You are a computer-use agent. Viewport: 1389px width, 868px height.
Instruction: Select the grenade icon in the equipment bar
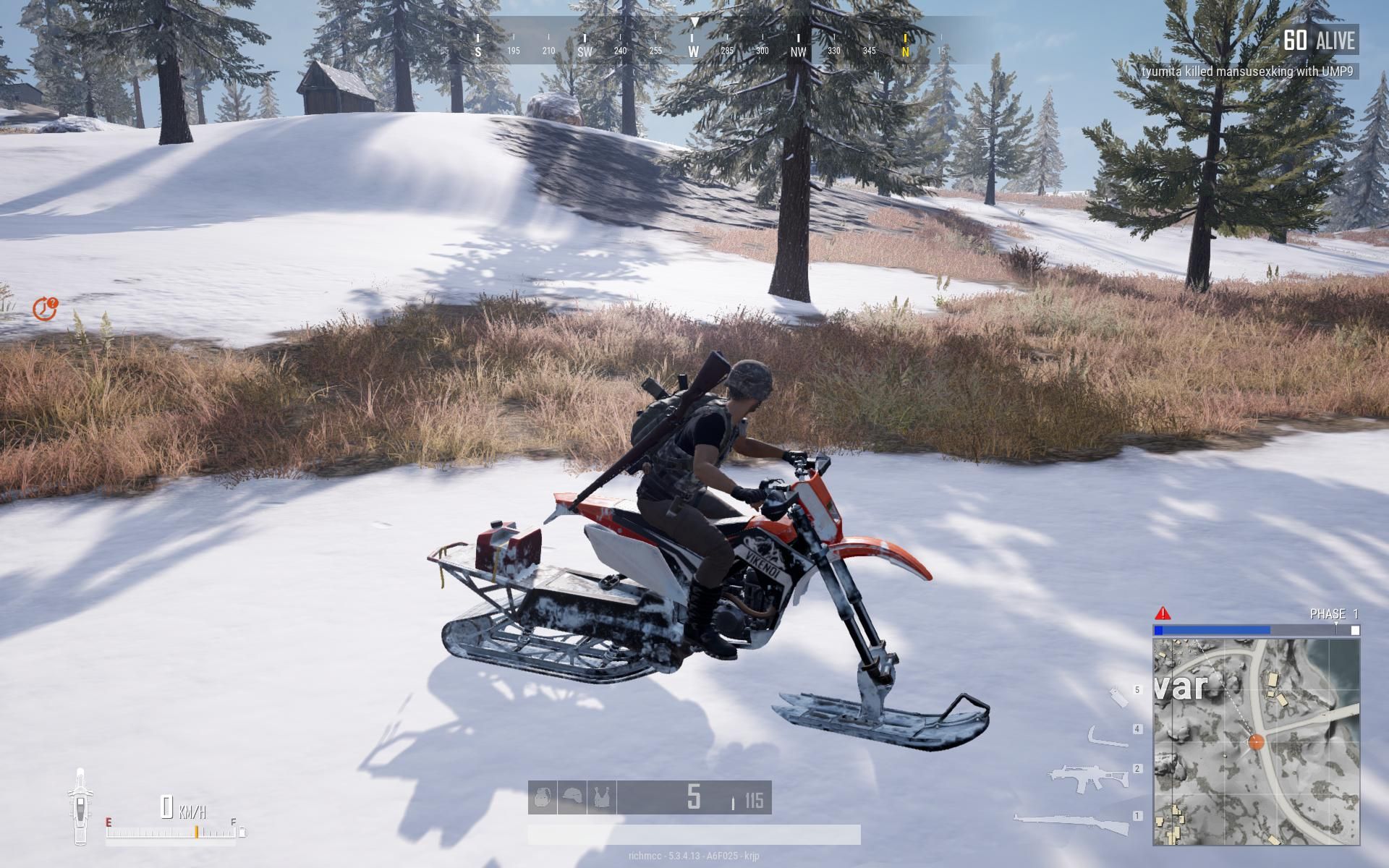click(543, 798)
